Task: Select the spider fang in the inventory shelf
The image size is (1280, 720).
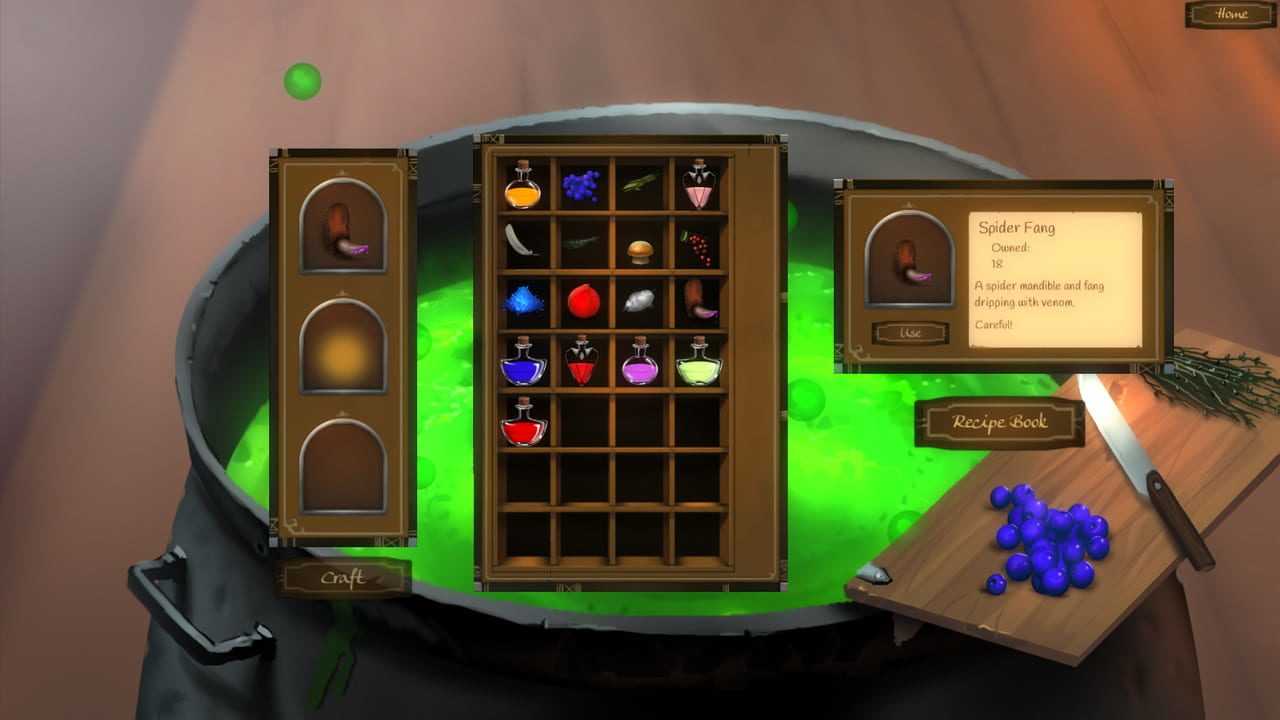Action: pos(700,299)
